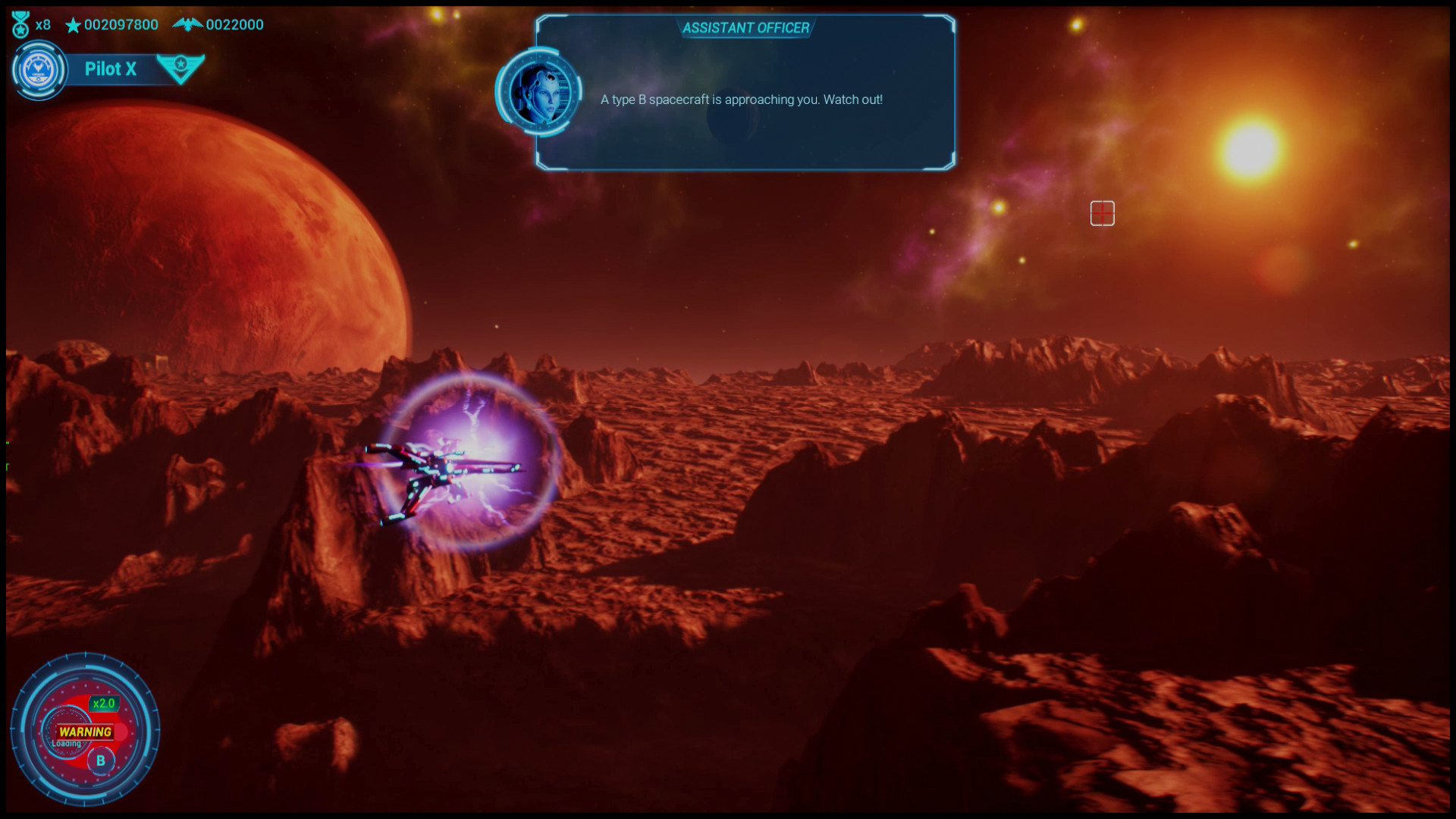Click the player spacecraft on the terrain
This screenshot has height=819, width=1456.
[x=436, y=466]
